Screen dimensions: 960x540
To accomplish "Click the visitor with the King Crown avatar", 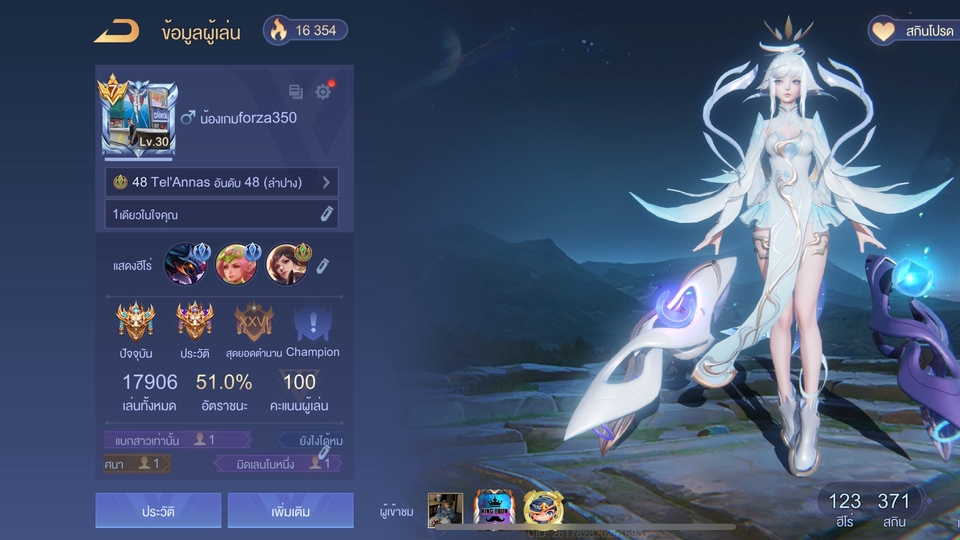I will click(x=494, y=509).
